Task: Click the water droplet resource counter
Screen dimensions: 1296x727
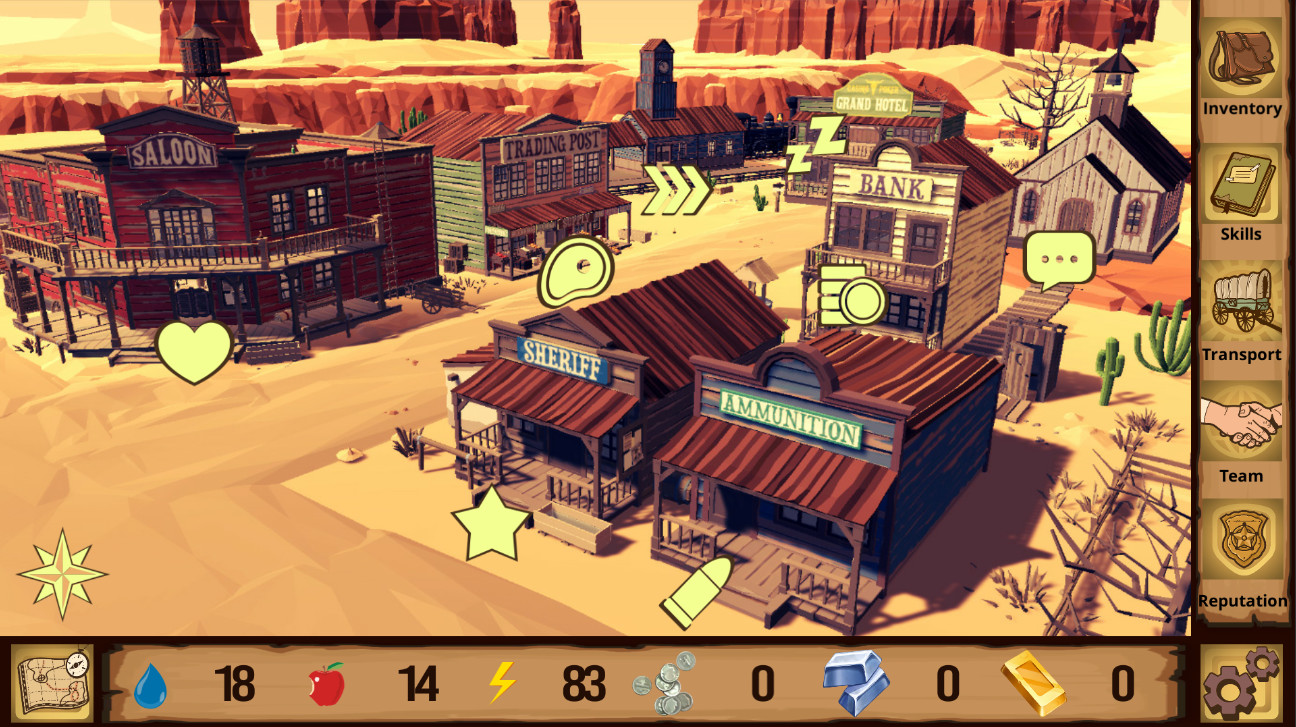Action: (x=151, y=684)
